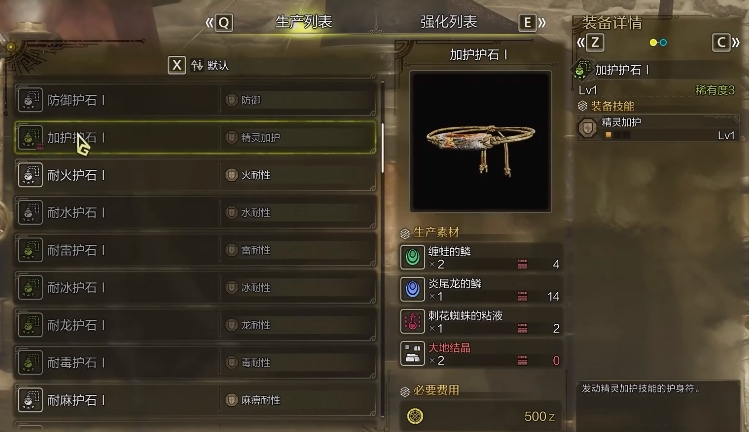Select the missing 大地结晶 material

click(480, 353)
